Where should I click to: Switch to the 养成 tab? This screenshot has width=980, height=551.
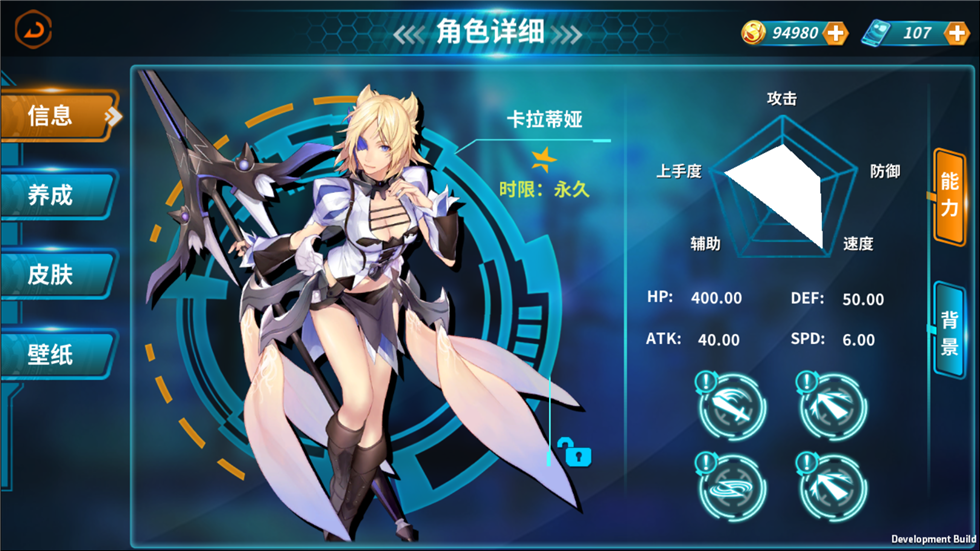tap(54, 194)
